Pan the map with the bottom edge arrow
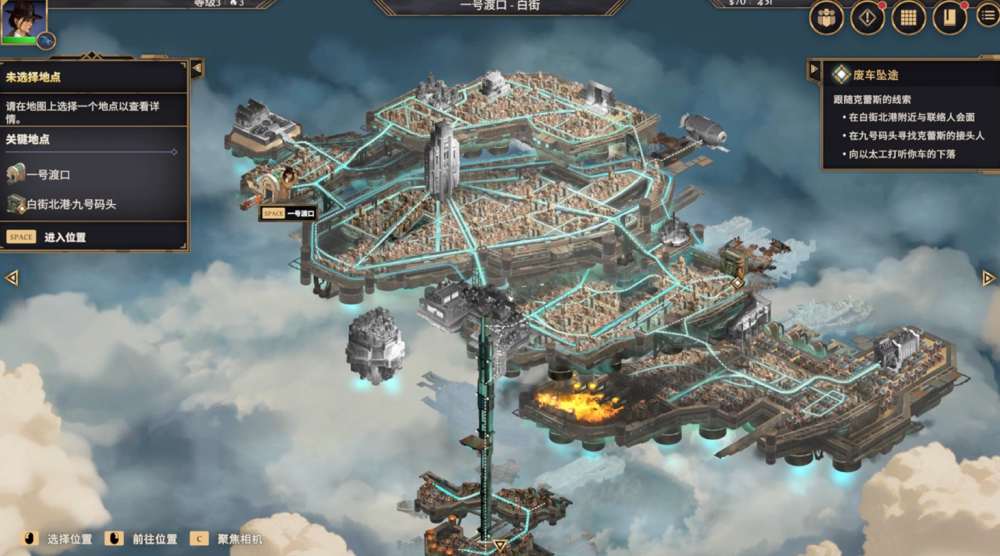Viewport: 1000px width, 556px height. point(500,546)
